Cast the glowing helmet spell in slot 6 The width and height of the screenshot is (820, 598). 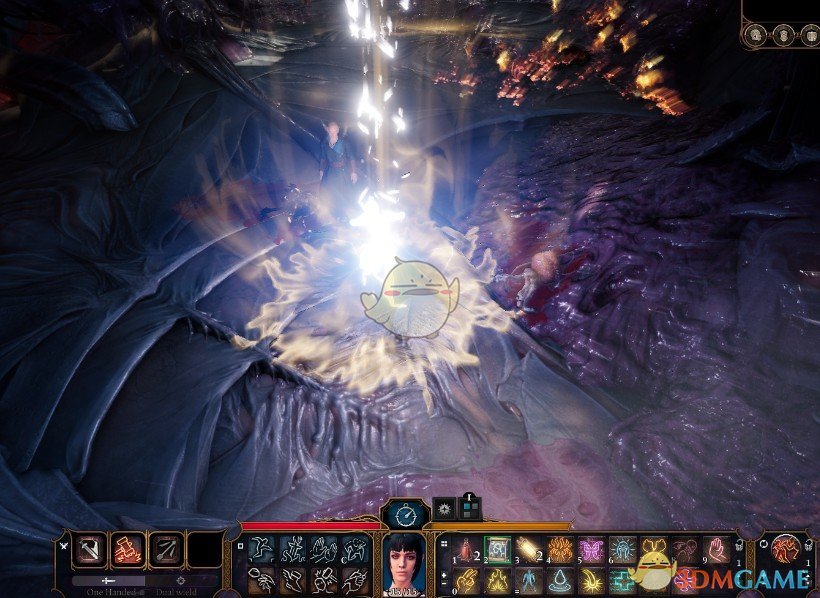623,549
